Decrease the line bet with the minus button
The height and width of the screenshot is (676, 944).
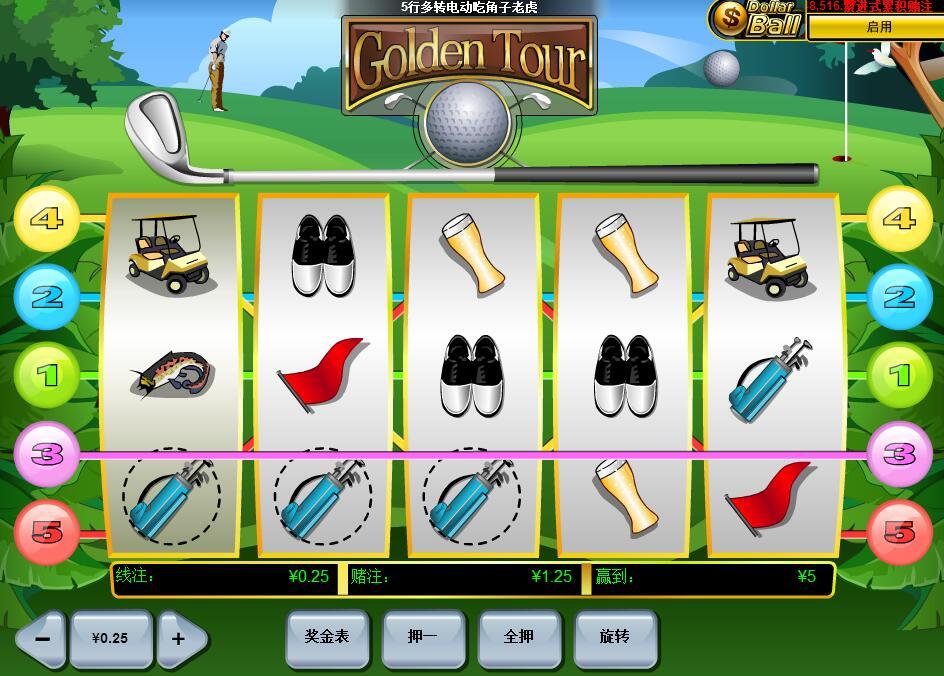[x=41, y=638]
